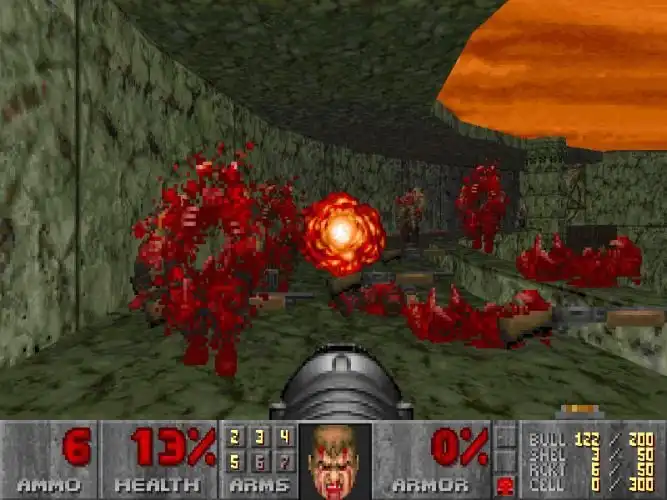
Task: Click the bloodied marine face portrait
Action: [x=335, y=459]
